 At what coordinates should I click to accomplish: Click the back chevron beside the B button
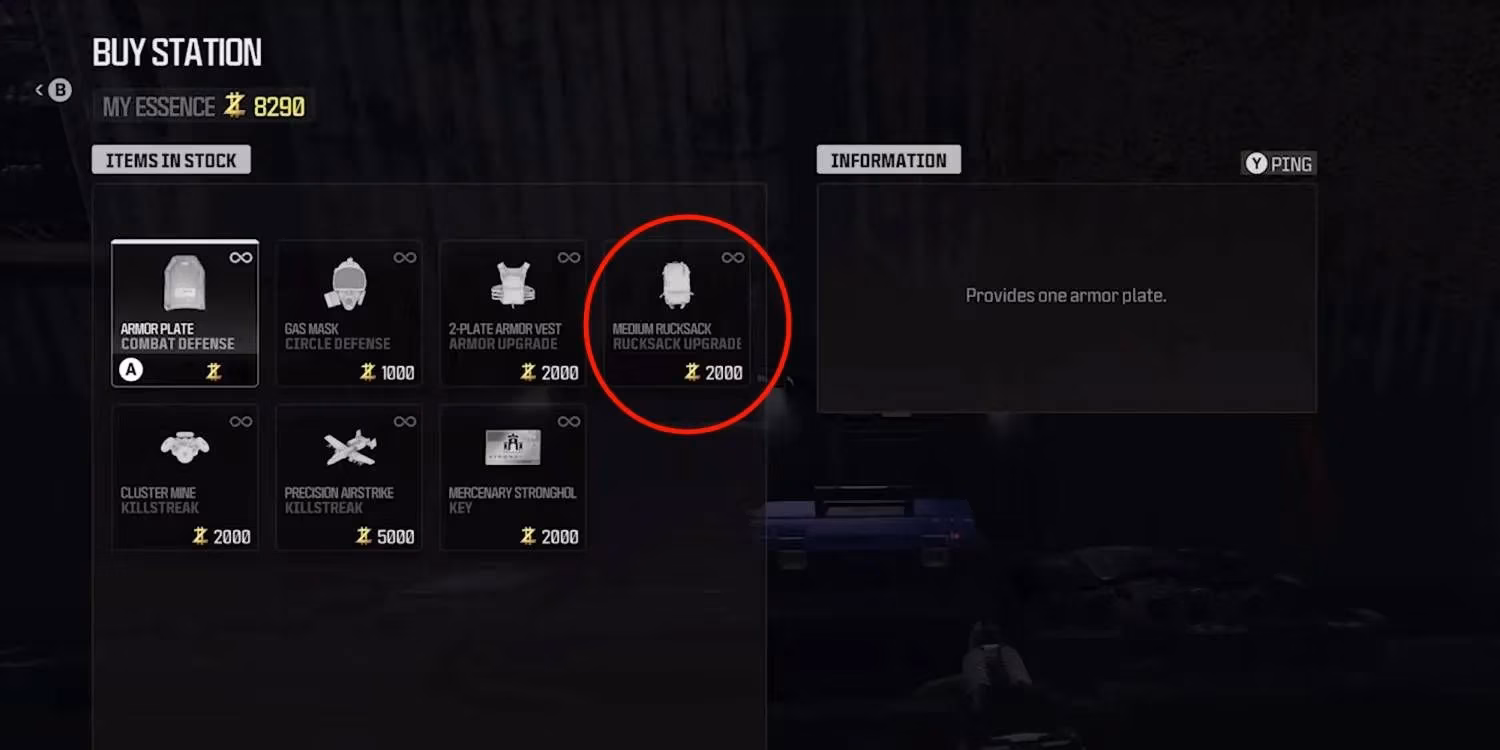38,88
